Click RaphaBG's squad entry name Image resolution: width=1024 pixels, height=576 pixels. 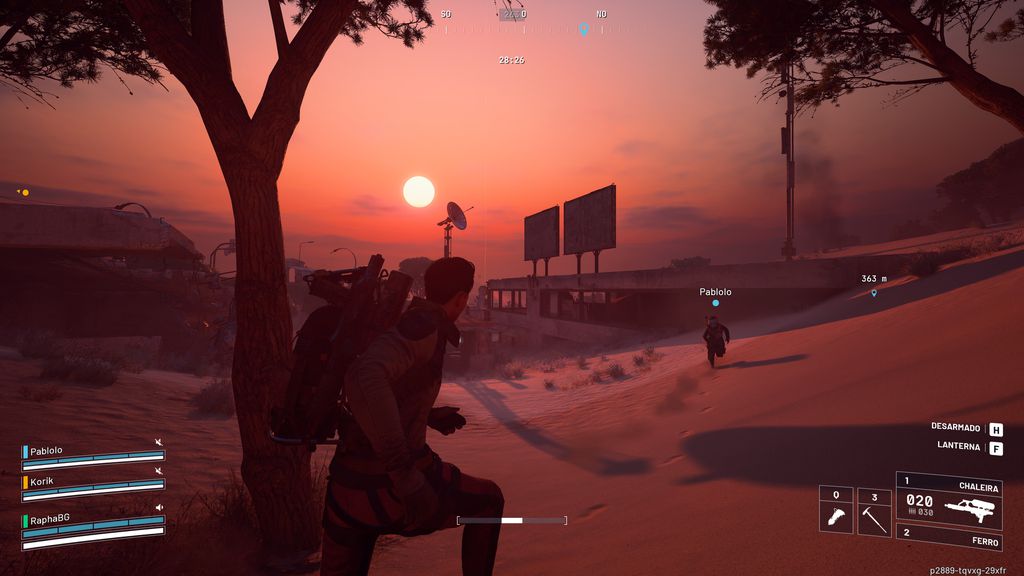pyautogui.click(x=51, y=520)
